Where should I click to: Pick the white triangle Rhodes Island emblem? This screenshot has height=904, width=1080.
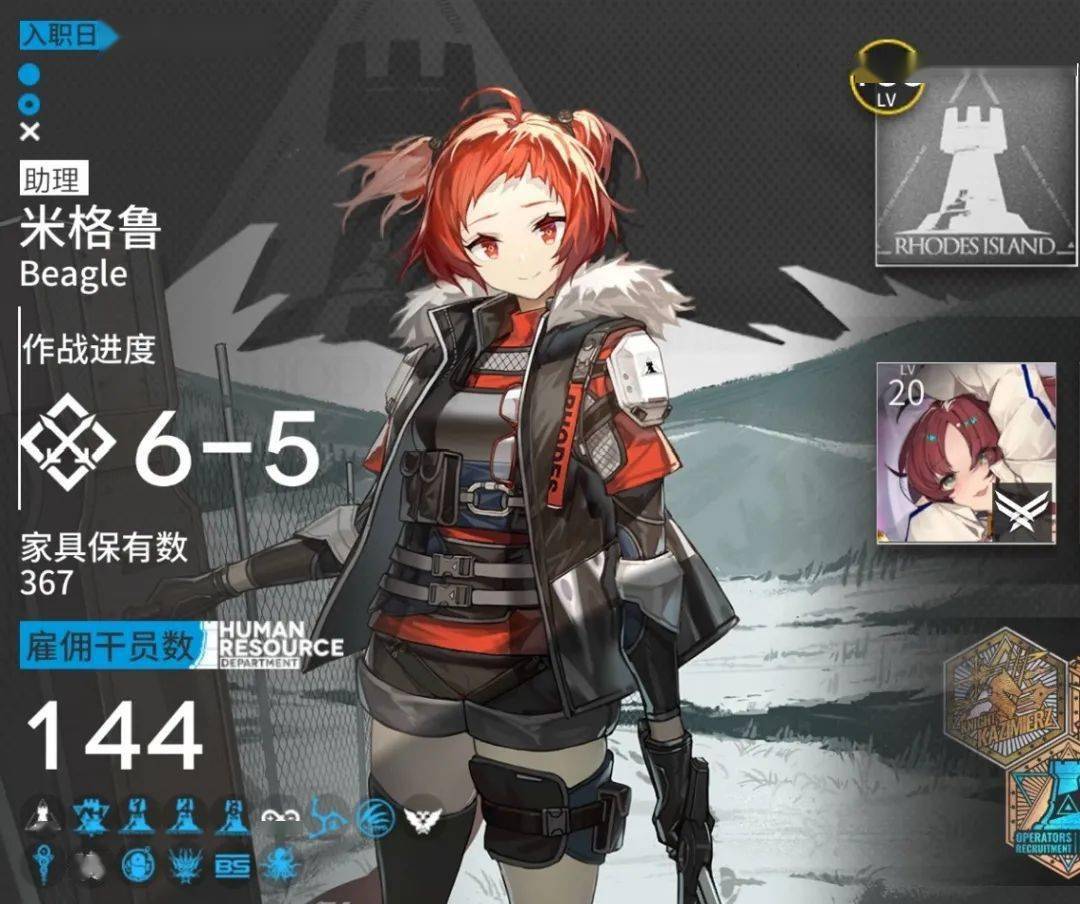(42, 820)
